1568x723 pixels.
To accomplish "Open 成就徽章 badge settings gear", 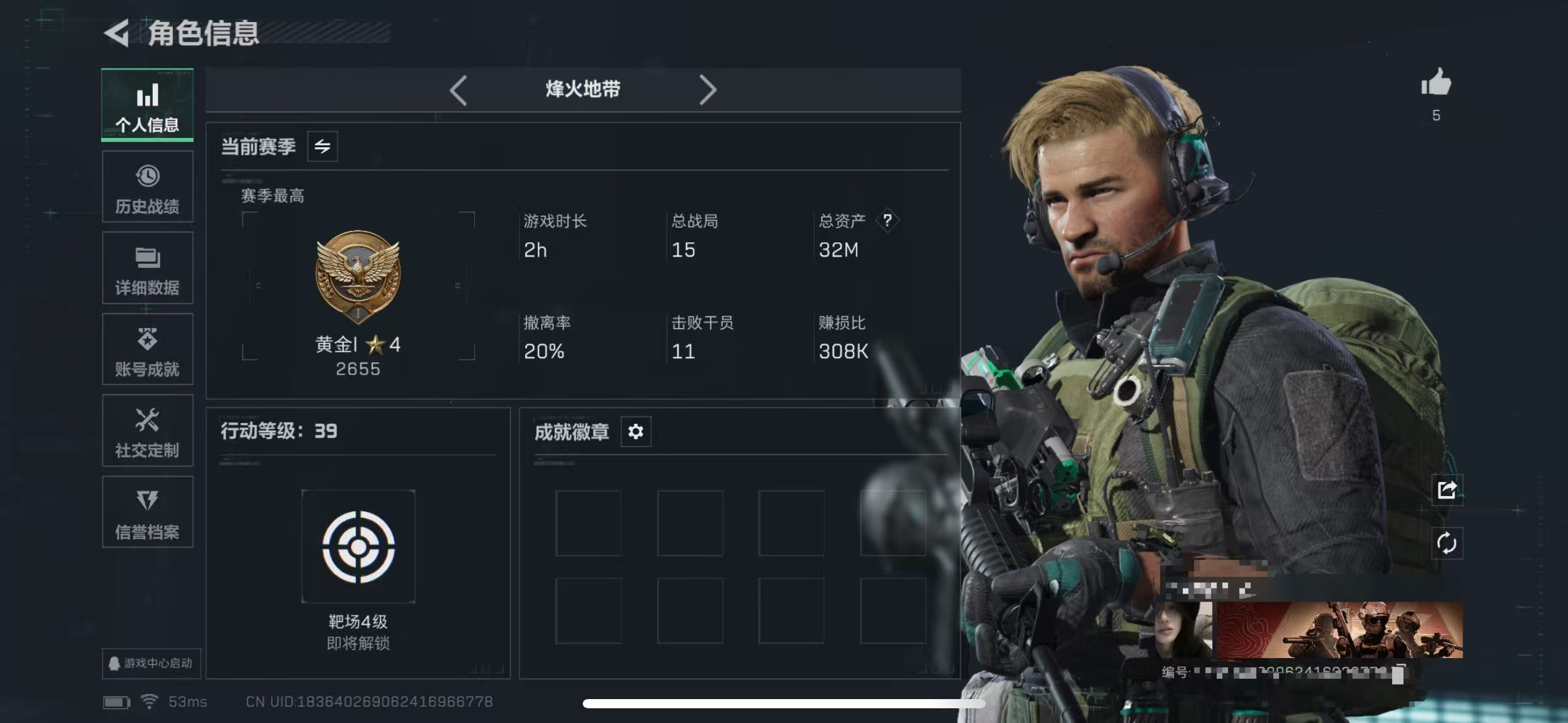I will pyautogui.click(x=636, y=432).
